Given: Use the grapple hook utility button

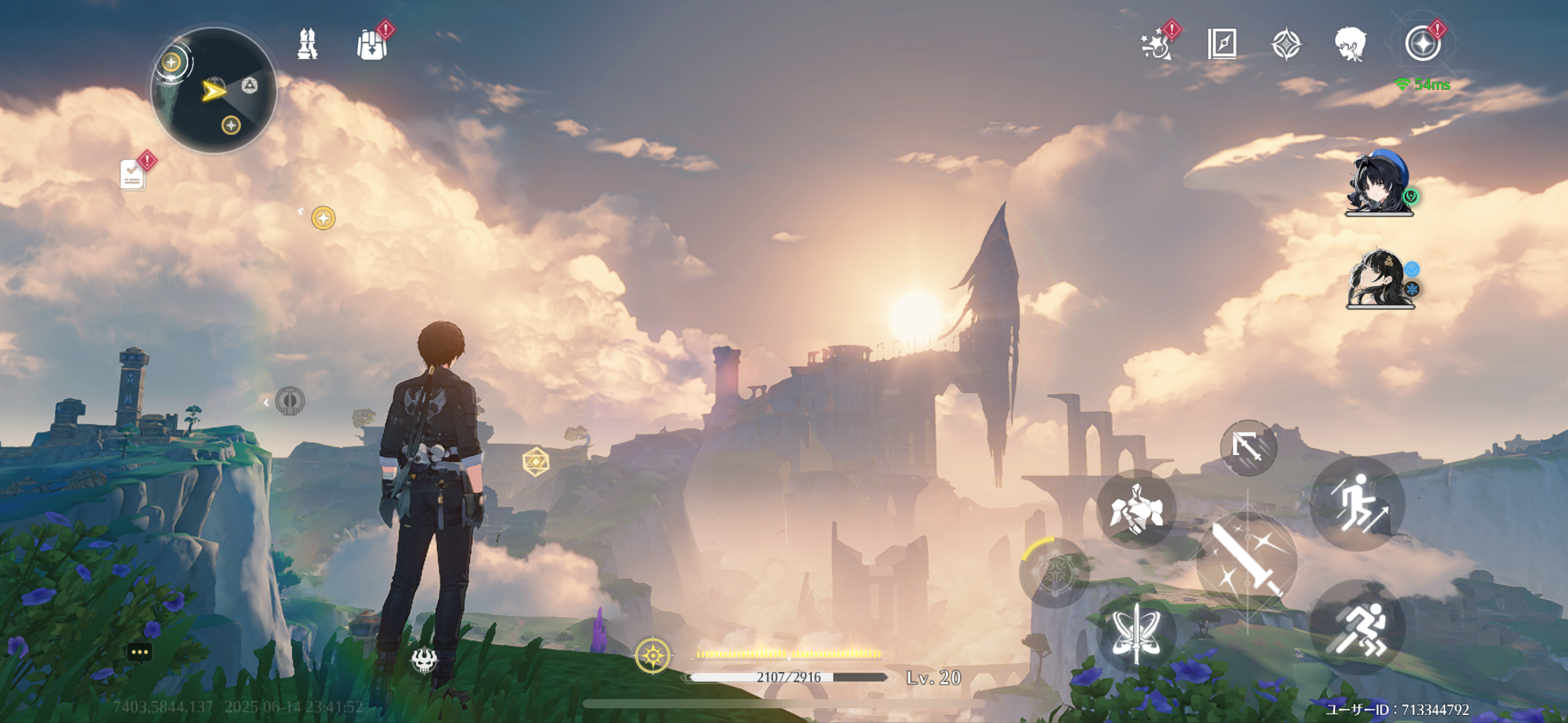Looking at the screenshot, I should click(x=1248, y=447).
